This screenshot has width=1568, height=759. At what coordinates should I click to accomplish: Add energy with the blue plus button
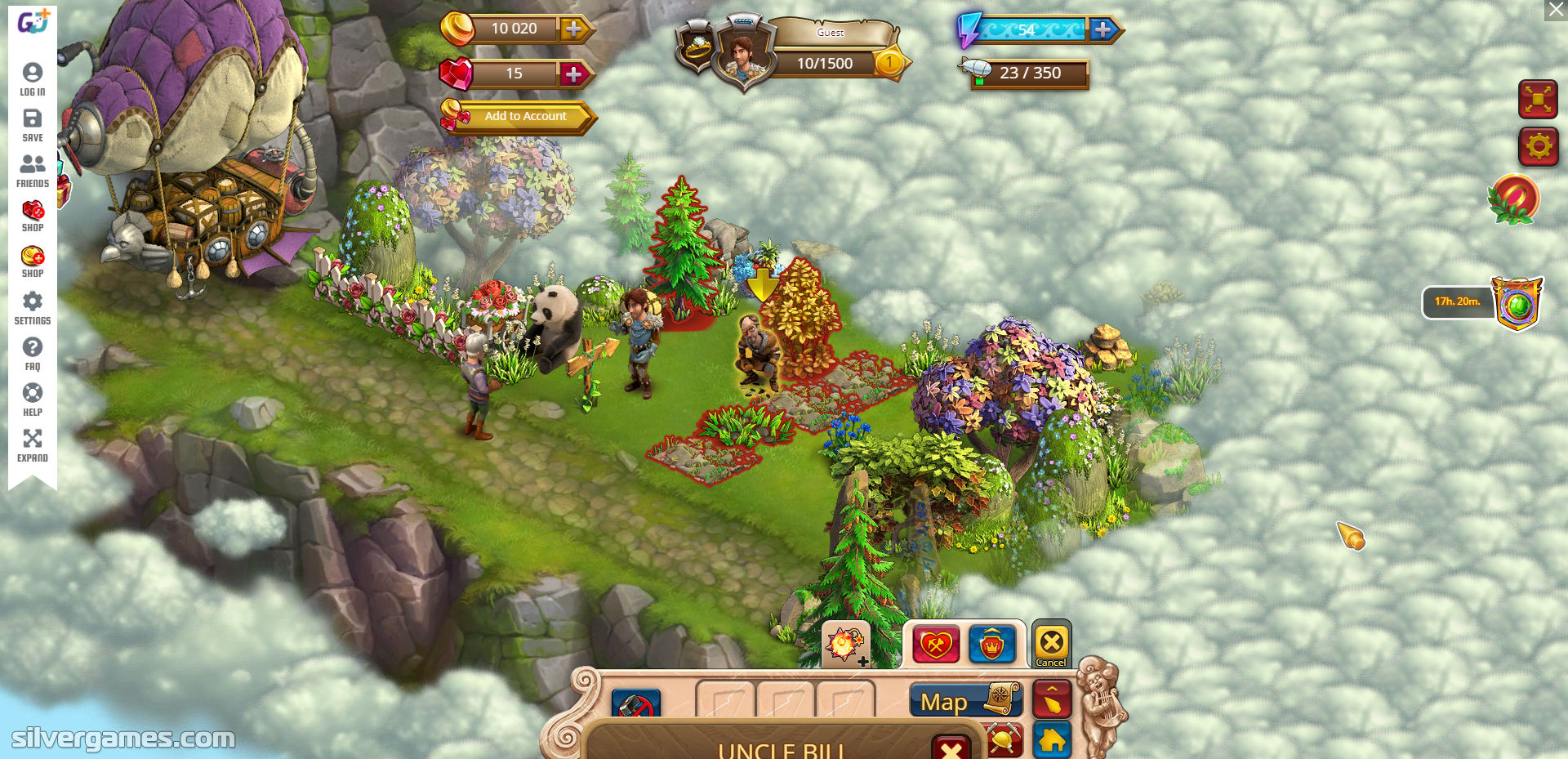tap(1102, 30)
